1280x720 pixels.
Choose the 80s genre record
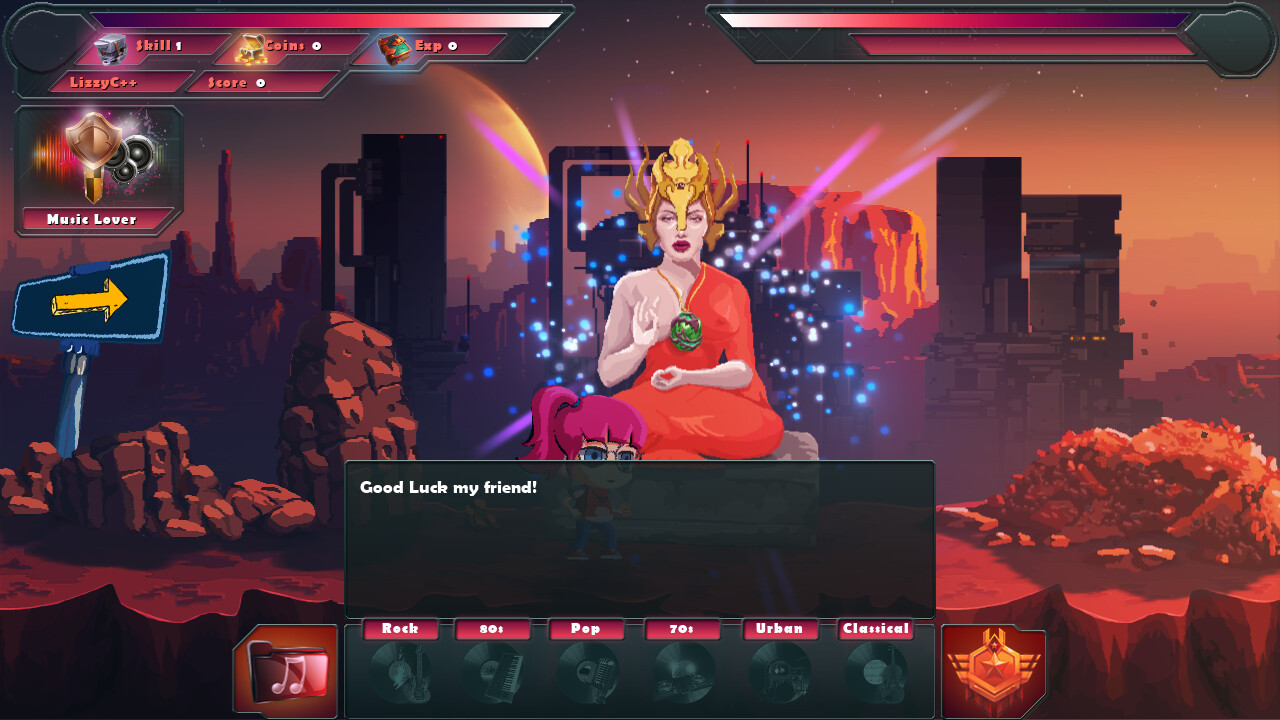pos(493,671)
